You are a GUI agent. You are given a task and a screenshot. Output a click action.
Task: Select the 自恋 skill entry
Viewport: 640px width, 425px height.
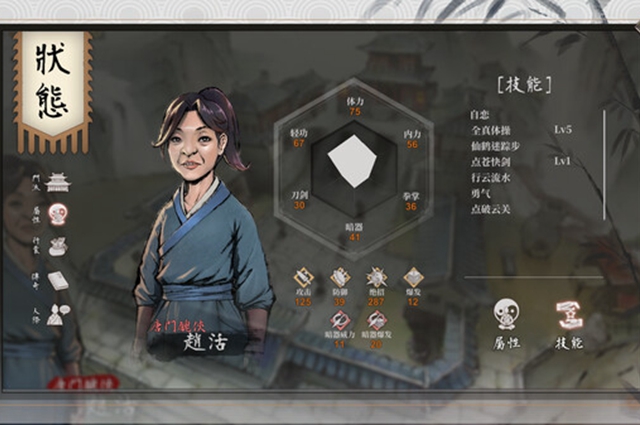tap(480, 114)
